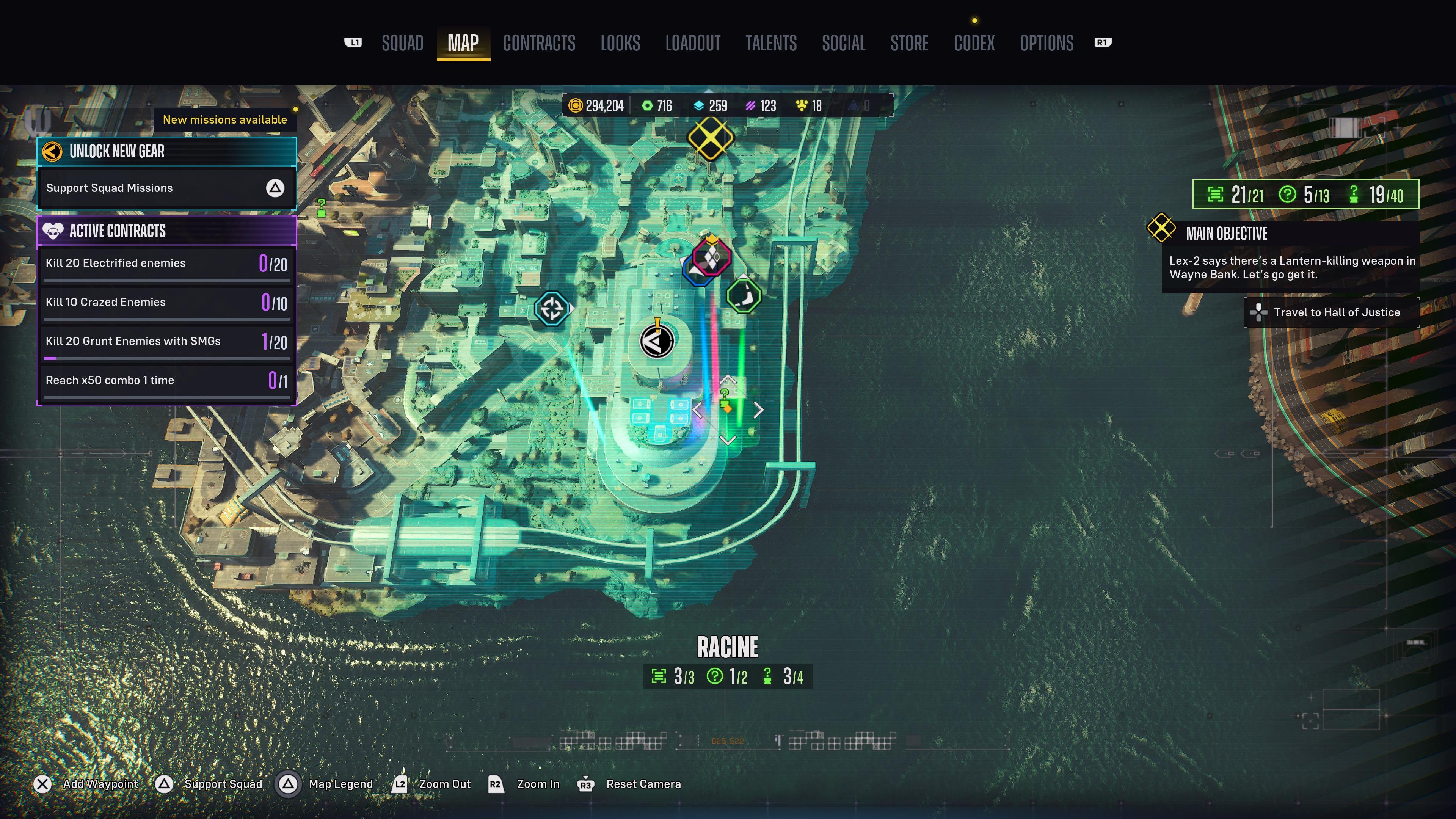Click the Travel to Hall of Justice prompt
The image size is (1456, 819).
pos(1330,312)
